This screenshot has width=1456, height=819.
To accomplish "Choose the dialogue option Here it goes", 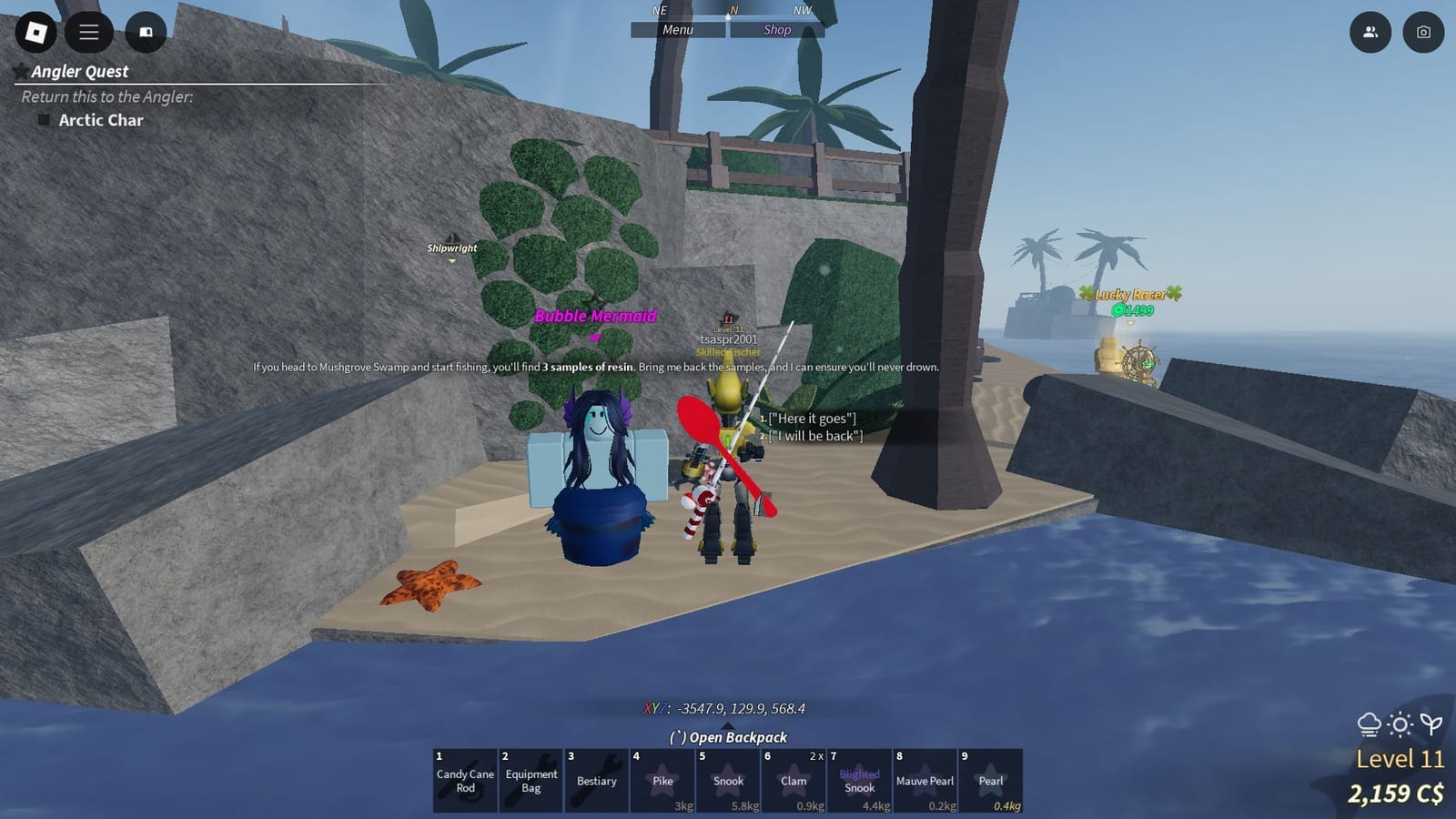I will (x=811, y=418).
